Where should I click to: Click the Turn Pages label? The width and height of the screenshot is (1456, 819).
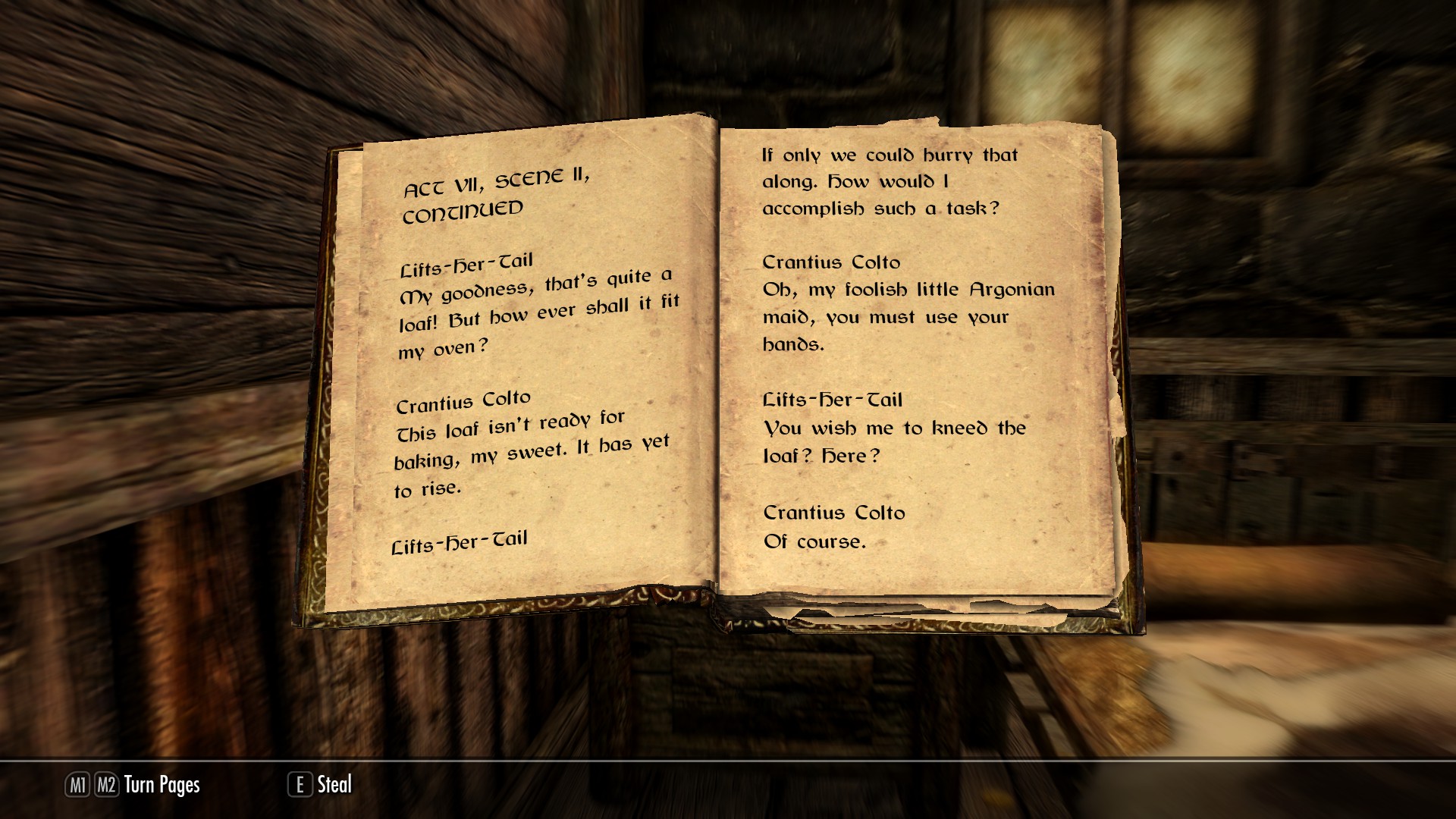pos(162,785)
